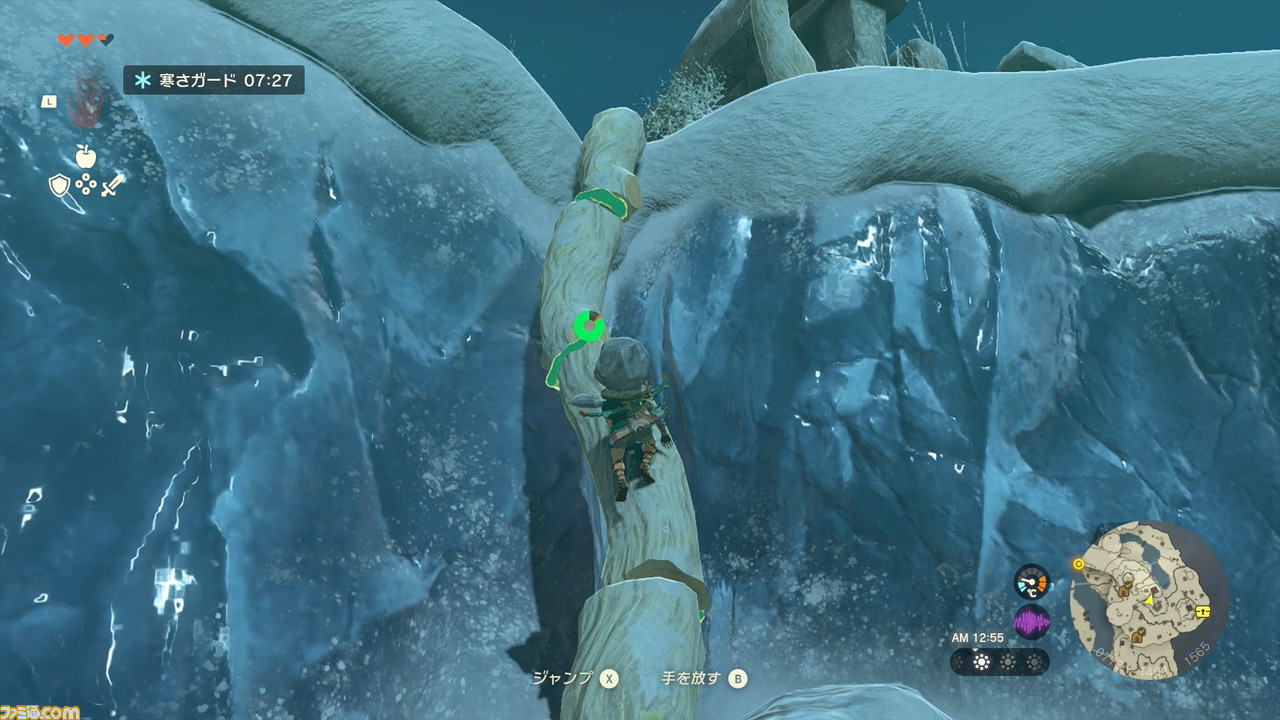Screen dimensions: 1280x720
Task: Click the cold resistance 寒さガード status badge
Action: [214, 80]
